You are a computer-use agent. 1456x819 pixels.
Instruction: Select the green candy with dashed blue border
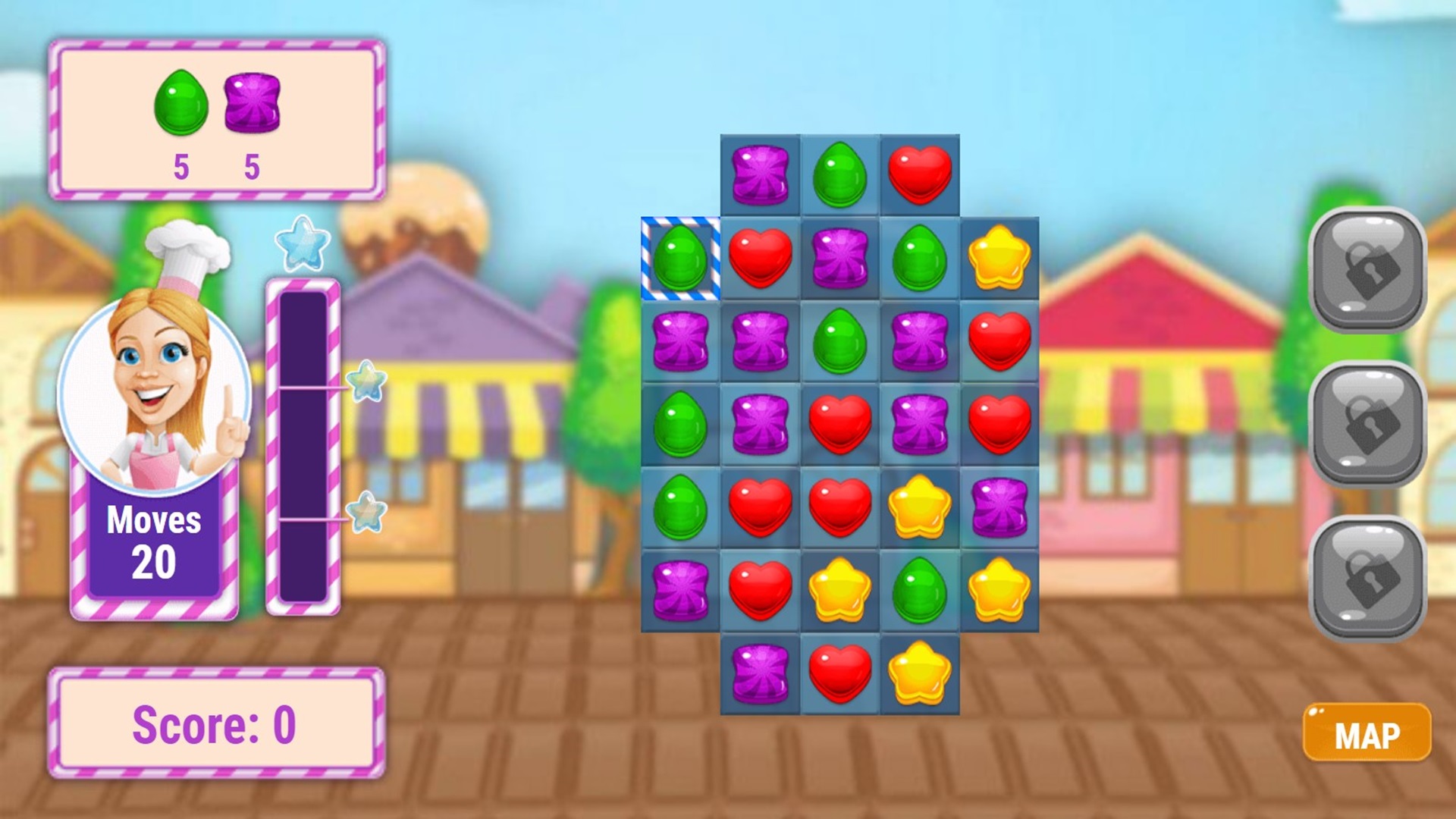coord(680,259)
